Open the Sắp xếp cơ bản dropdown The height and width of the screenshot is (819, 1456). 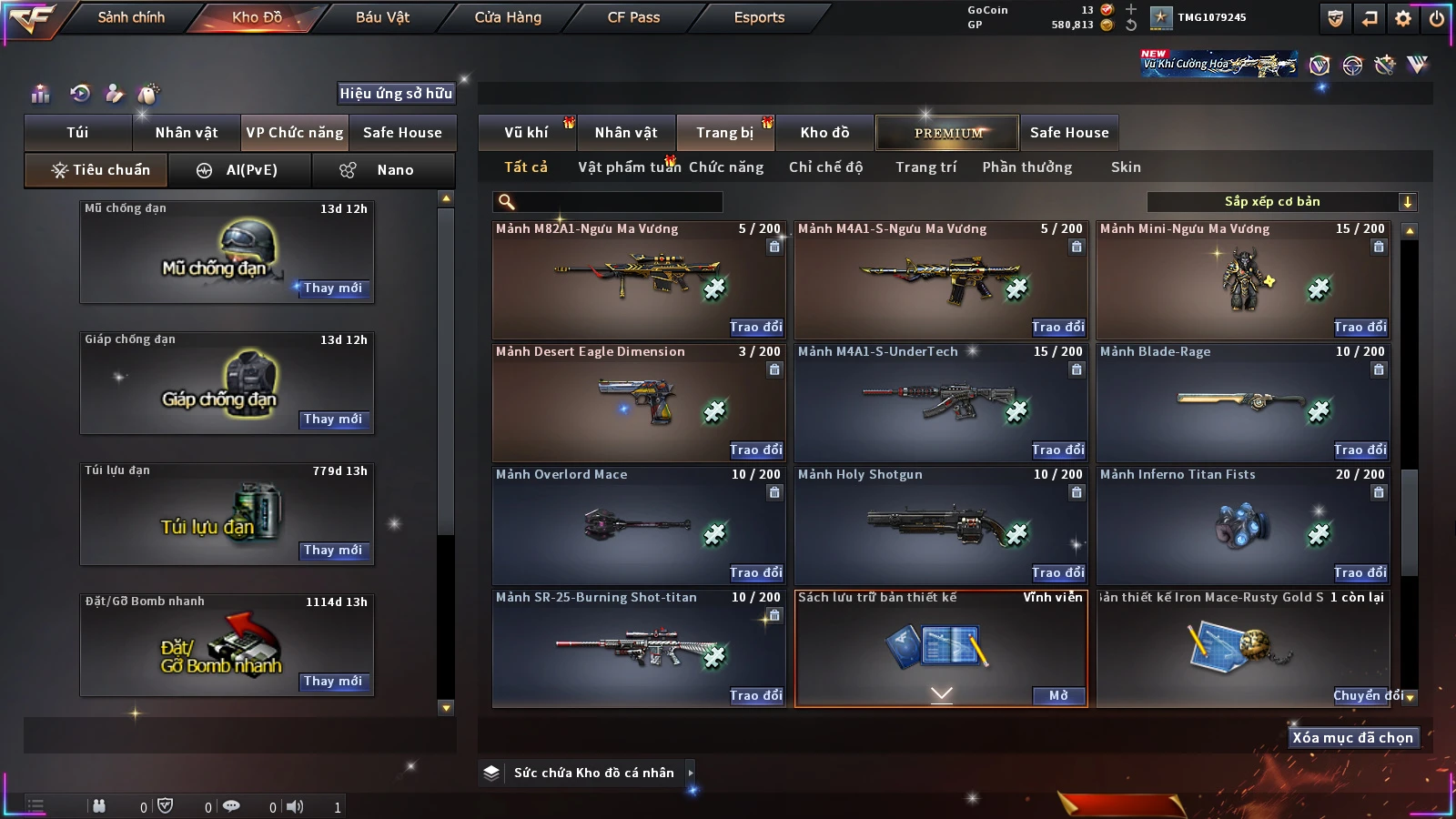(1281, 202)
